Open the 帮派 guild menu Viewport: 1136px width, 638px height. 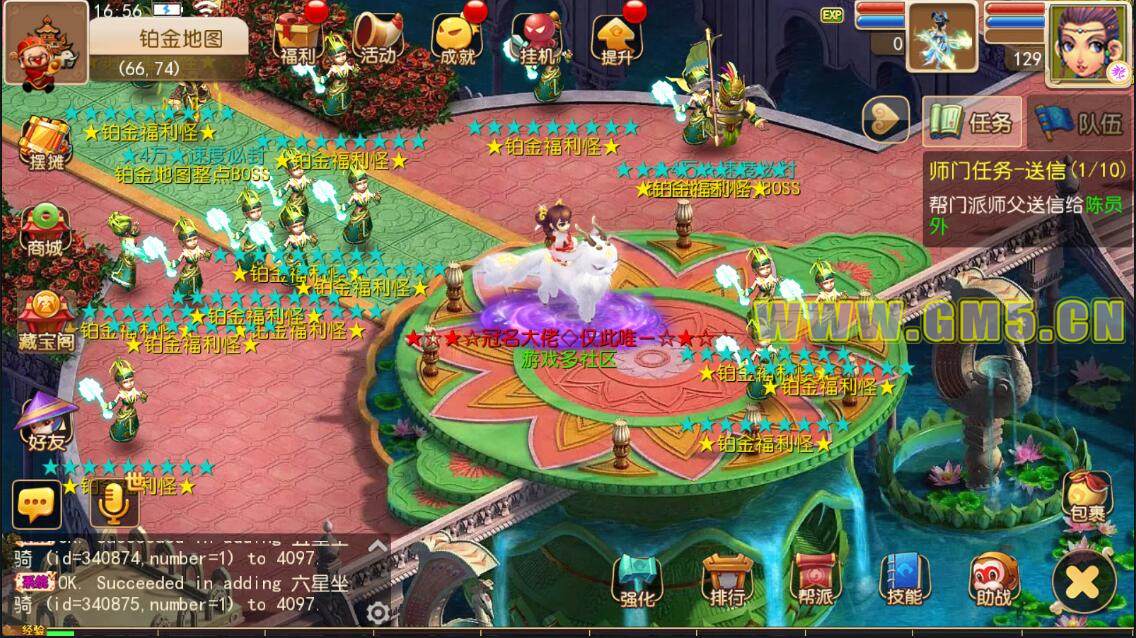(815, 580)
